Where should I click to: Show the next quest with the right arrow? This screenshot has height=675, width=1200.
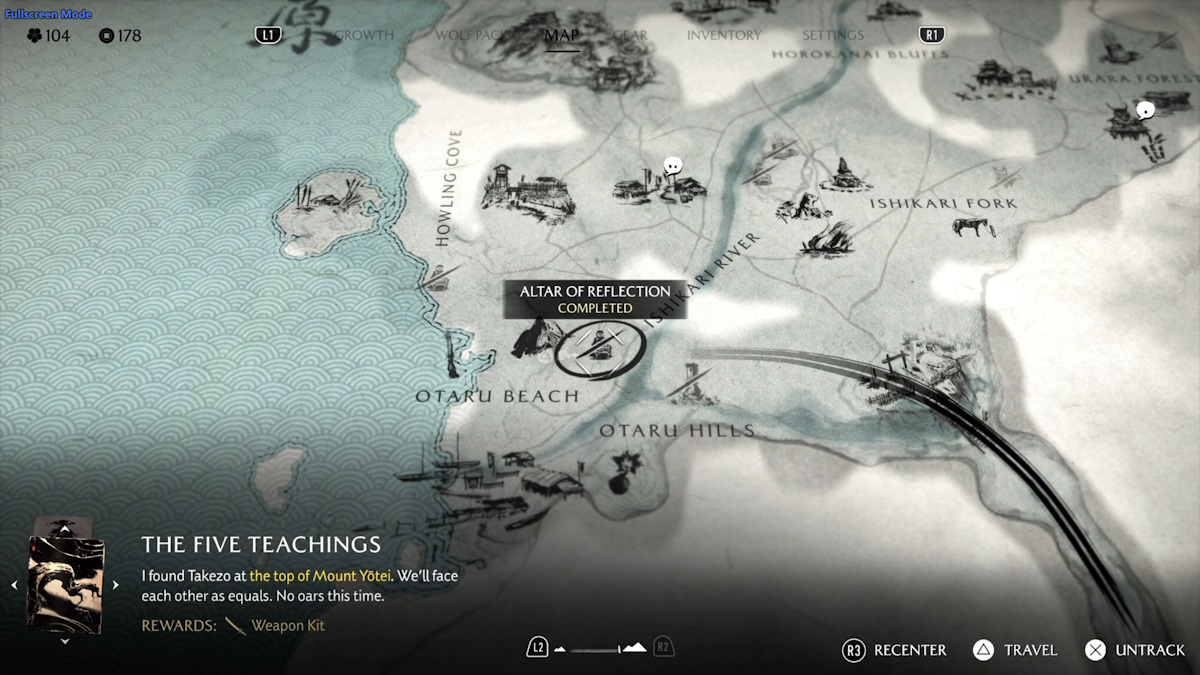point(116,585)
